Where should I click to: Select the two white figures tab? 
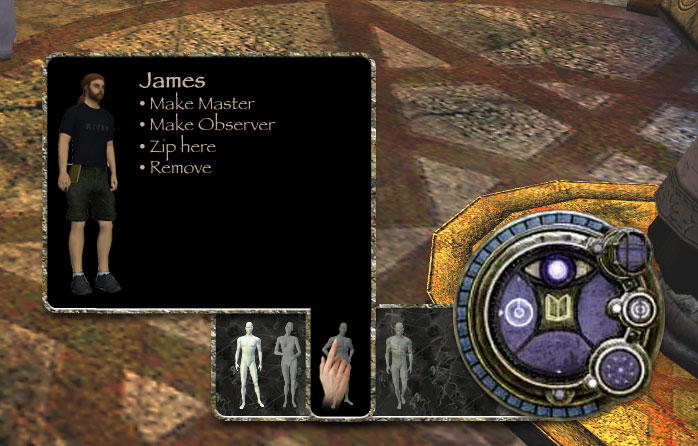point(264,363)
